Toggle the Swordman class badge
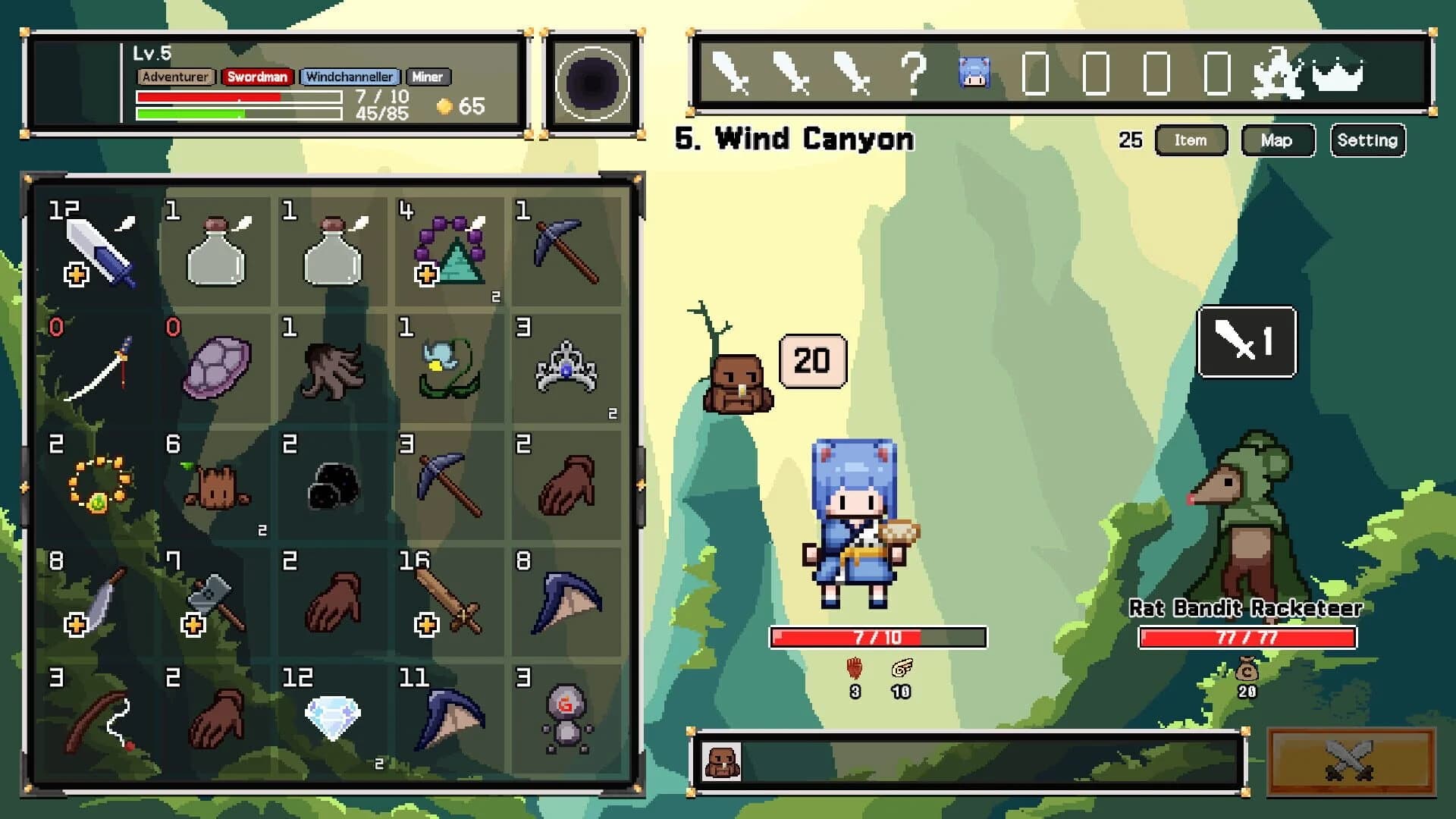Screen dimensions: 1456x819 (x=258, y=77)
